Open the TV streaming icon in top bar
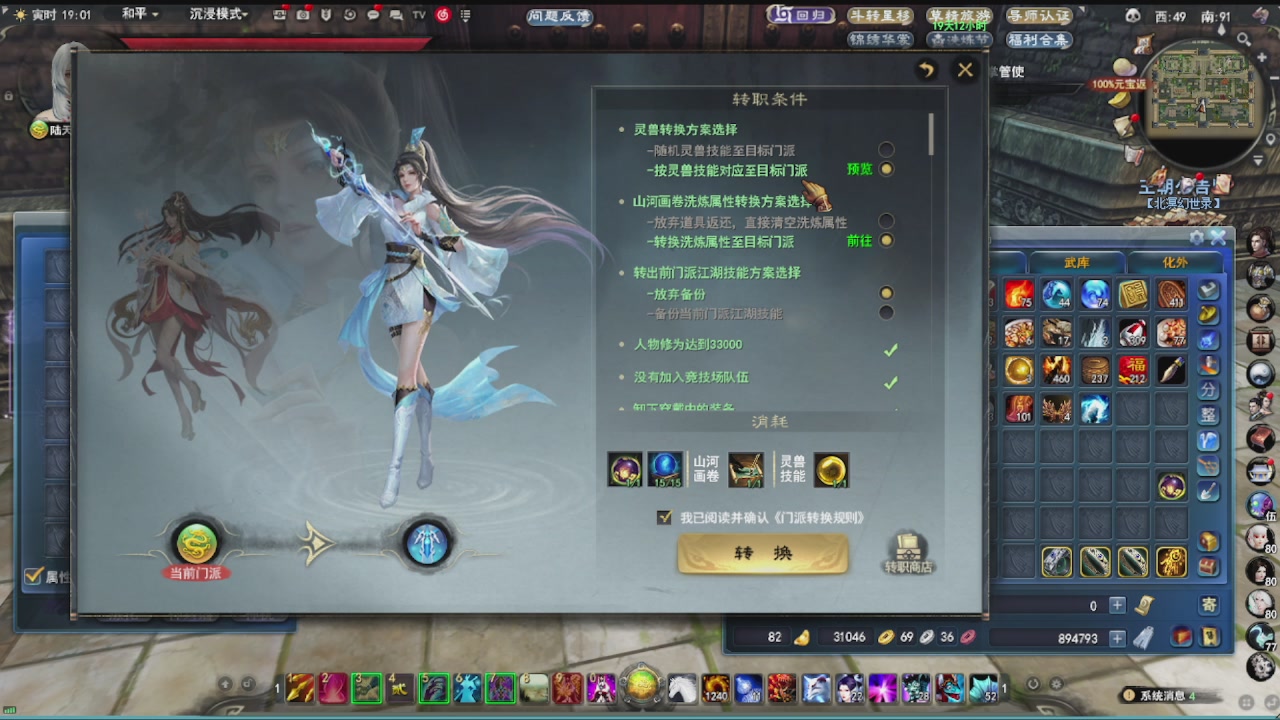 tap(418, 13)
